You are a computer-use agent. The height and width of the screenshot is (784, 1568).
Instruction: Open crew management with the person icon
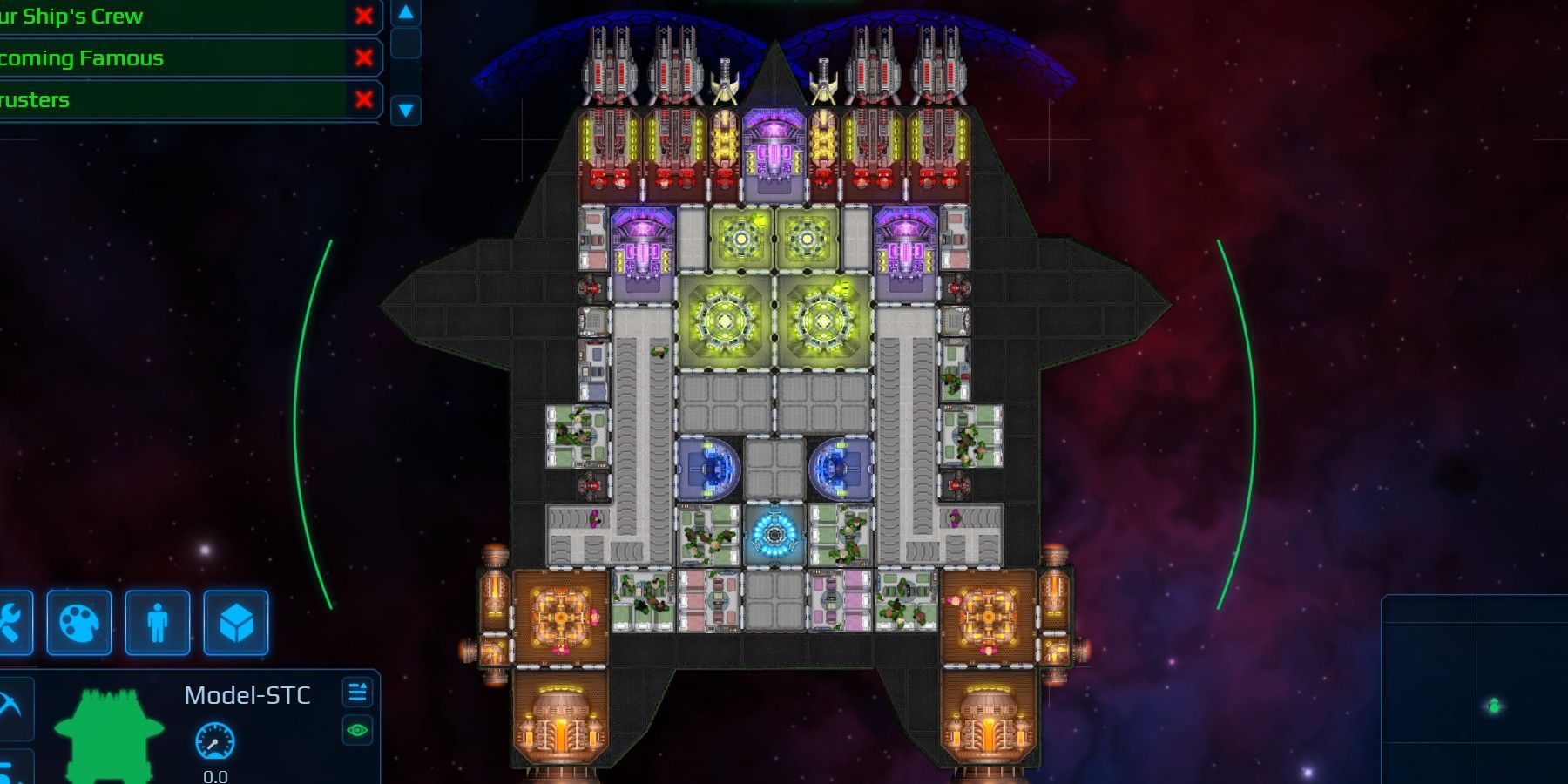pyautogui.click(x=159, y=623)
